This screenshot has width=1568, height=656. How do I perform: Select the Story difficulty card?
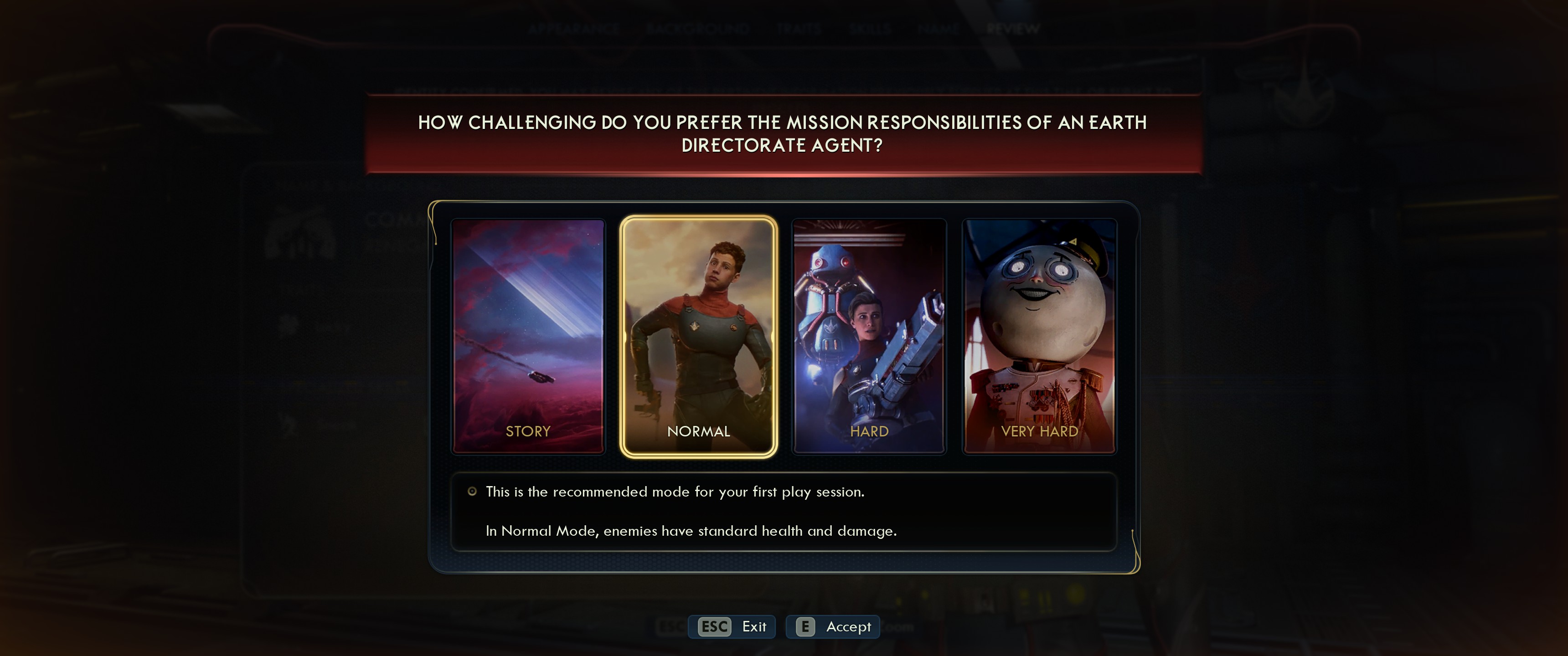click(x=528, y=336)
